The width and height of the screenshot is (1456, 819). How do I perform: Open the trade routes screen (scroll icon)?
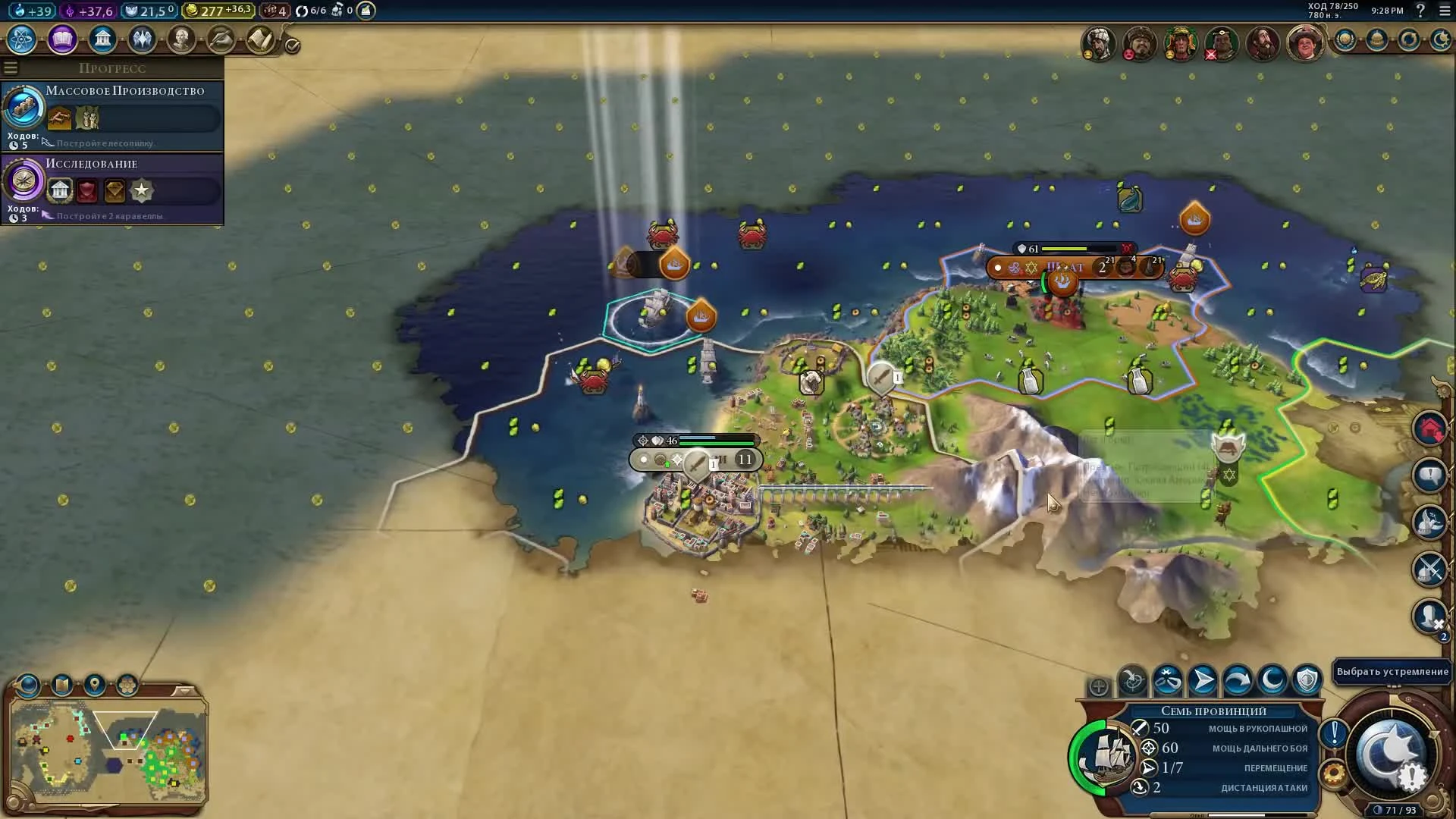point(262,39)
